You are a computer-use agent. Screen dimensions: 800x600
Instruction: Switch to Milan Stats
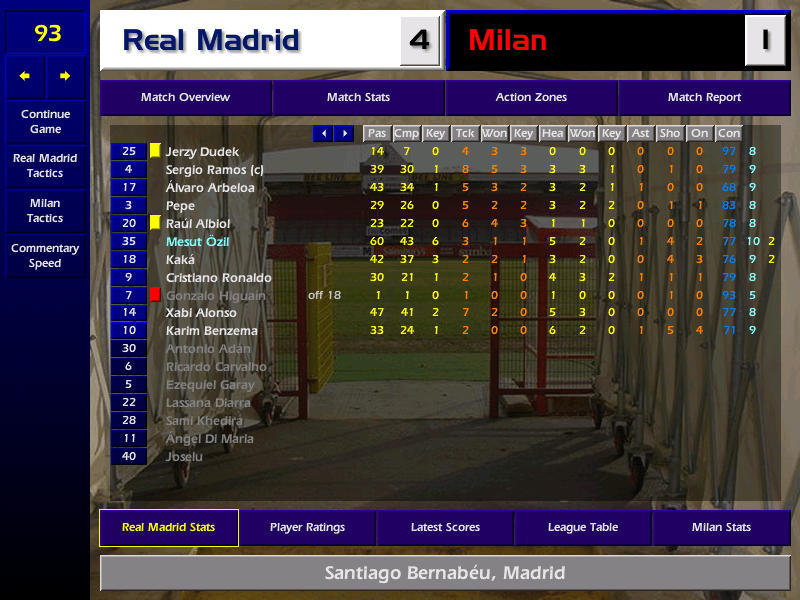[x=721, y=528]
